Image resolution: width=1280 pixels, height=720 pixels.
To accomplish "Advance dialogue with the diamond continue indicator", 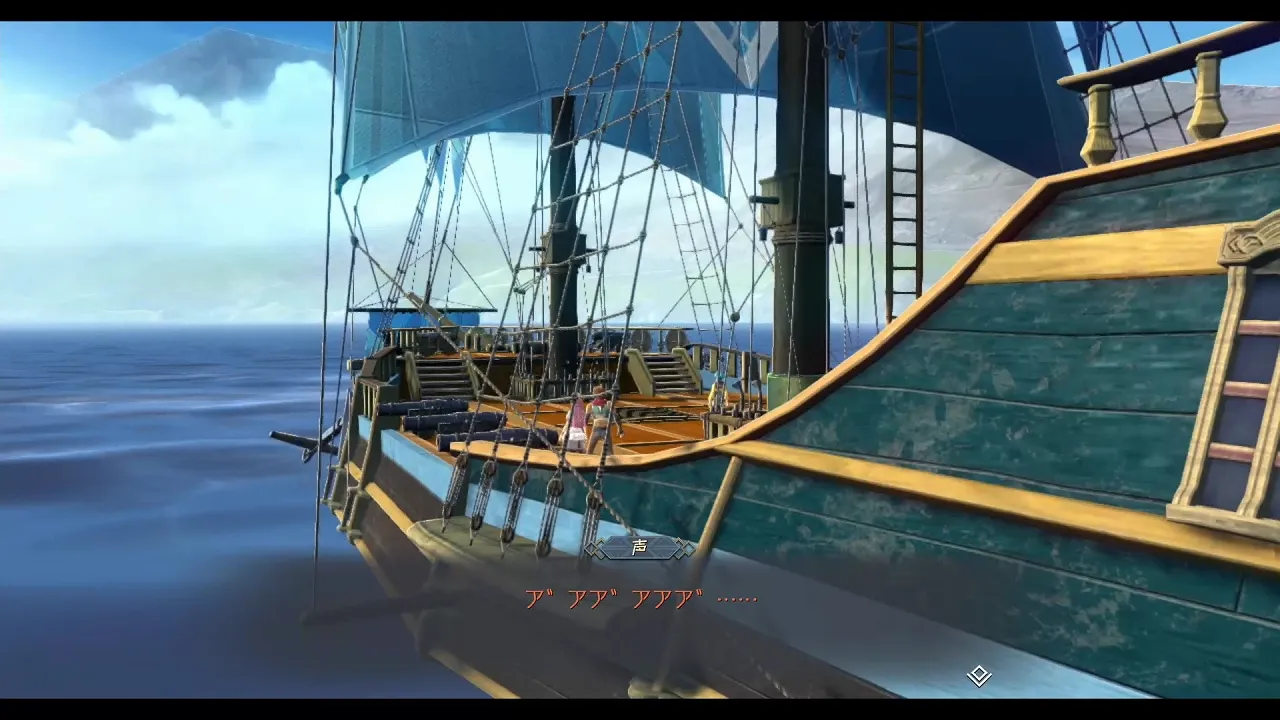I will click(x=979, y=677).
